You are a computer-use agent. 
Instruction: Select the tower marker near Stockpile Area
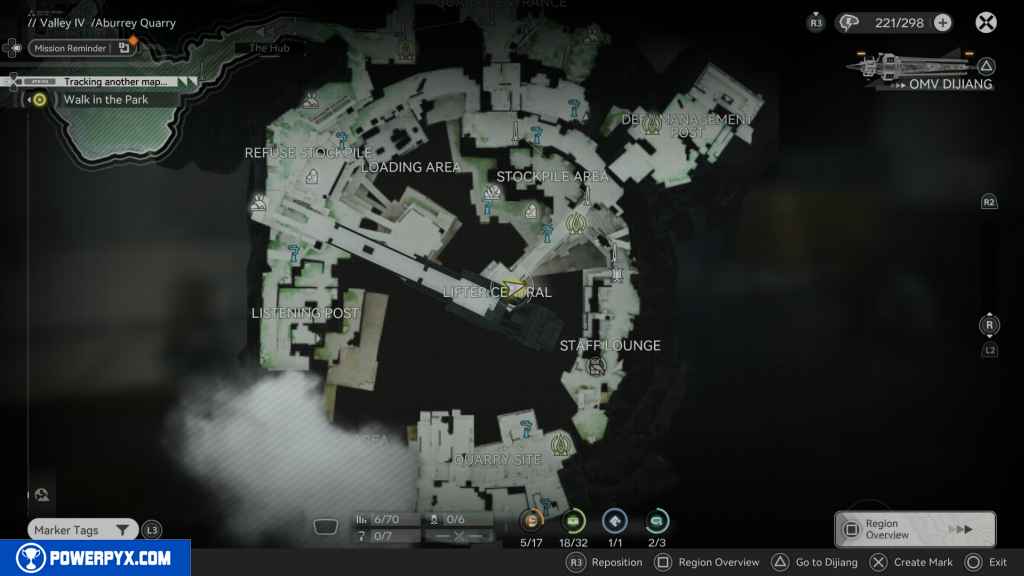(x=575, y=222)
